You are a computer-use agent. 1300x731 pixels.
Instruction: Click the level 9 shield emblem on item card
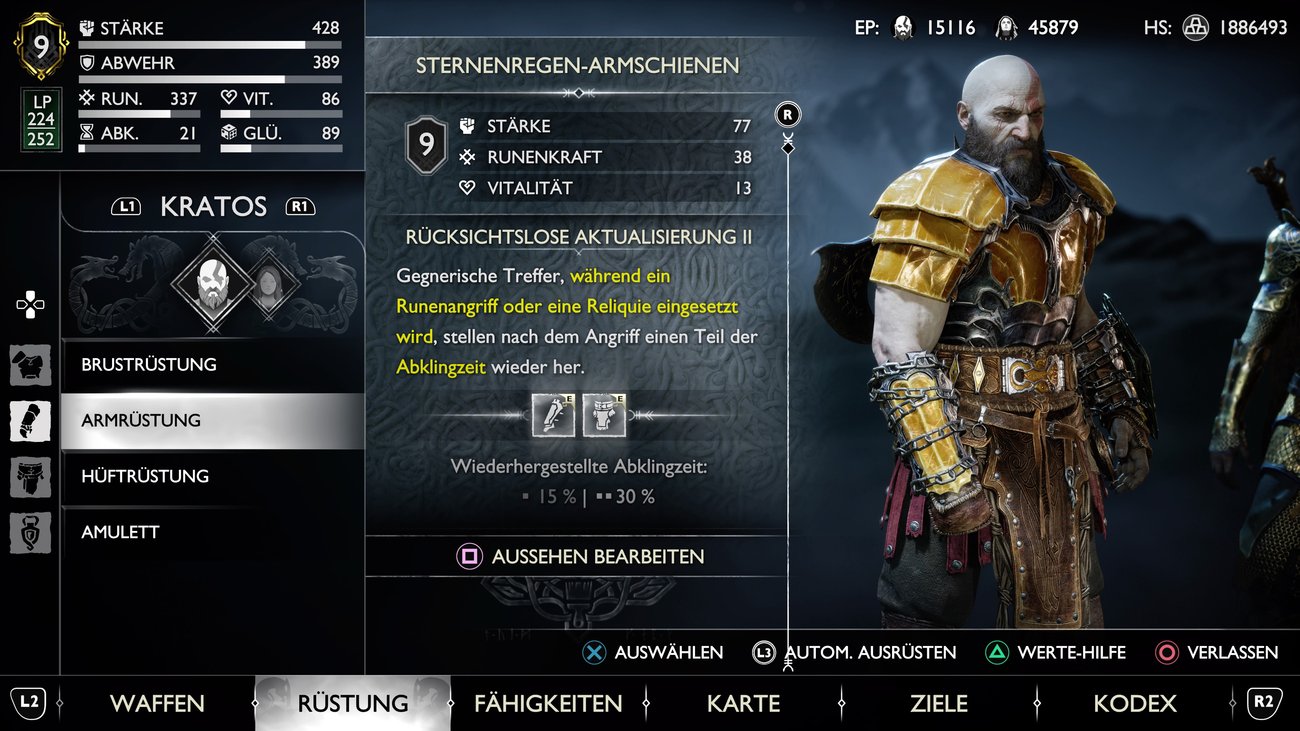tap(427, 143)
